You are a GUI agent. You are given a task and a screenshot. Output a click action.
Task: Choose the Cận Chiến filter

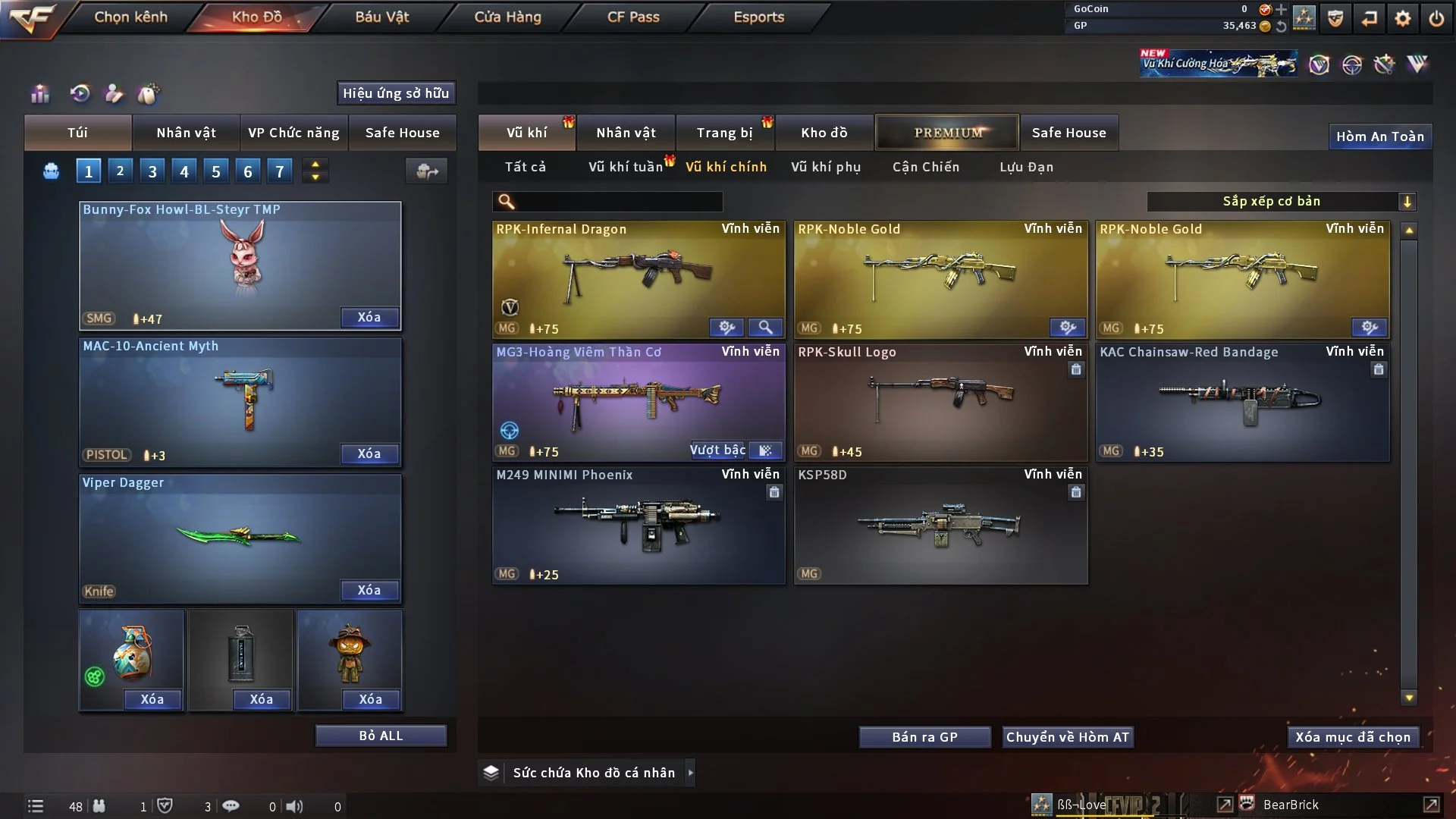point(925,167)
